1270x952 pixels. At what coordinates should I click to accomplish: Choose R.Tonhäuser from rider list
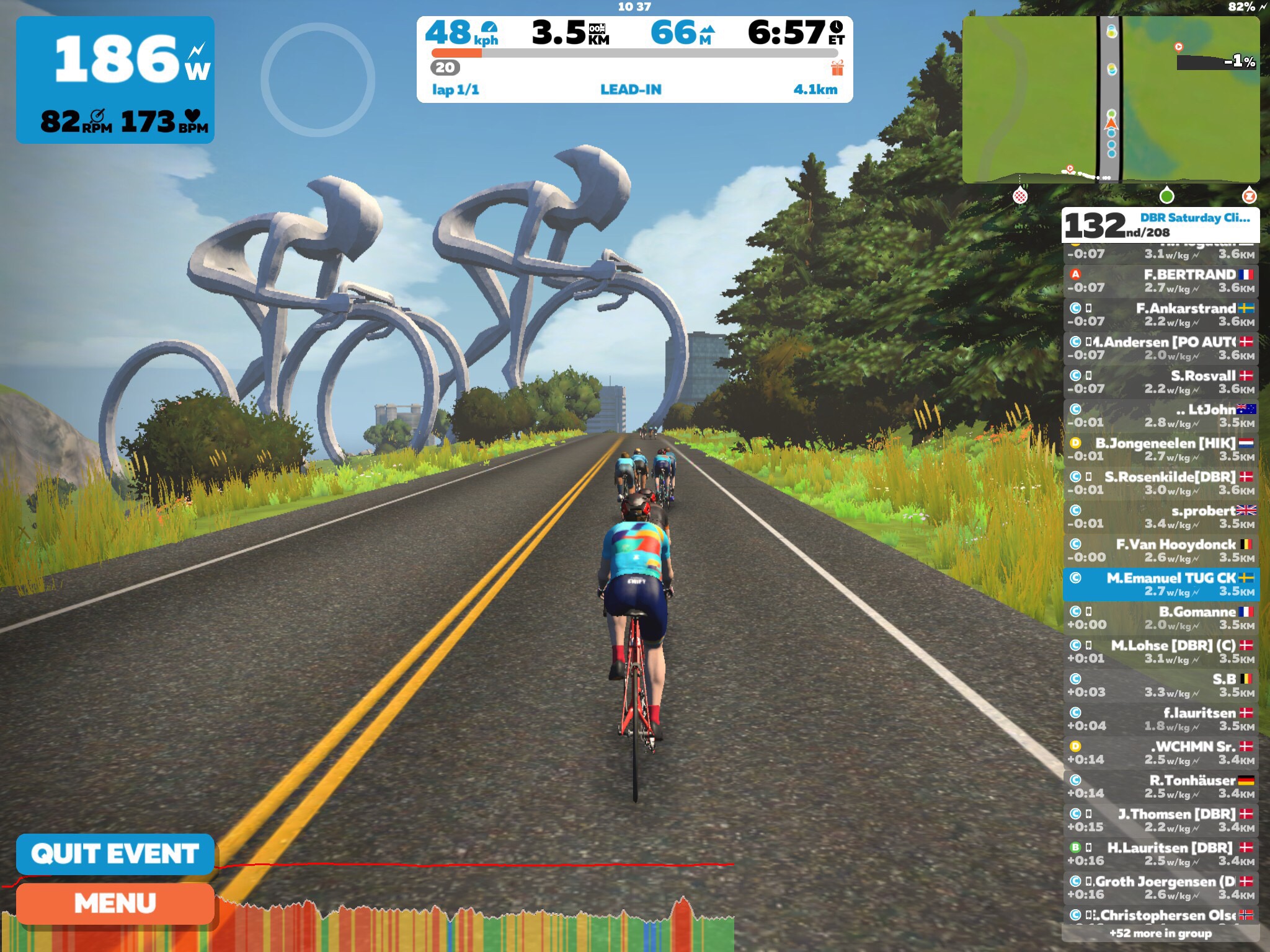click(1161, 787)
